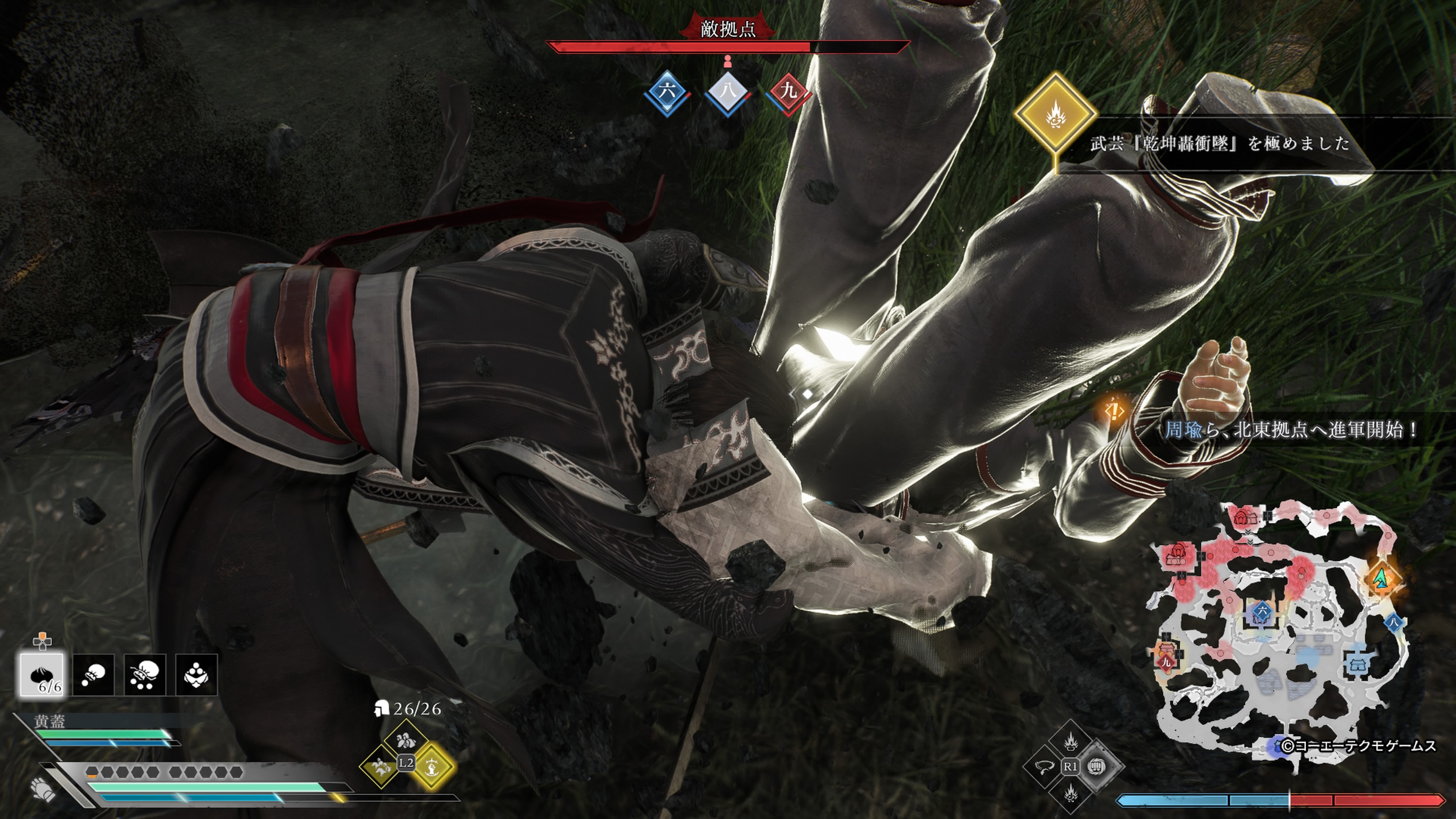
Task: Select the meat bun item slot
Action: 42,674
